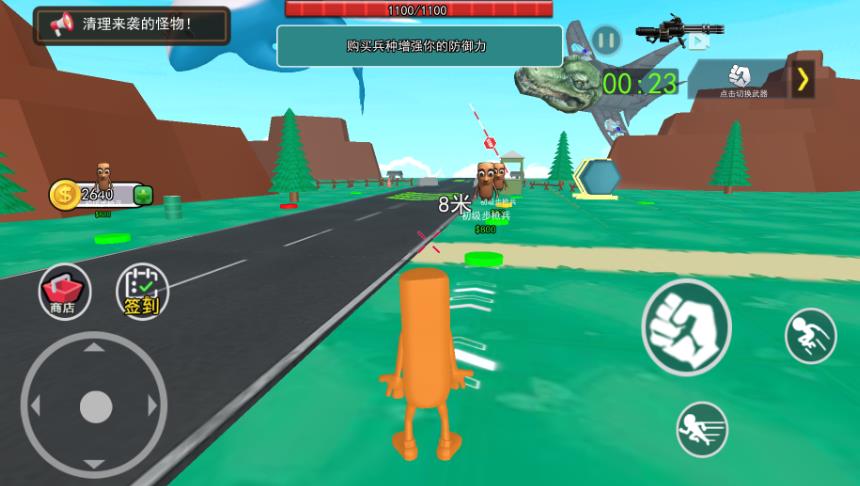Activate the sprint dash button
This screenshot has height=486, width=860.
tap(702, 428)
